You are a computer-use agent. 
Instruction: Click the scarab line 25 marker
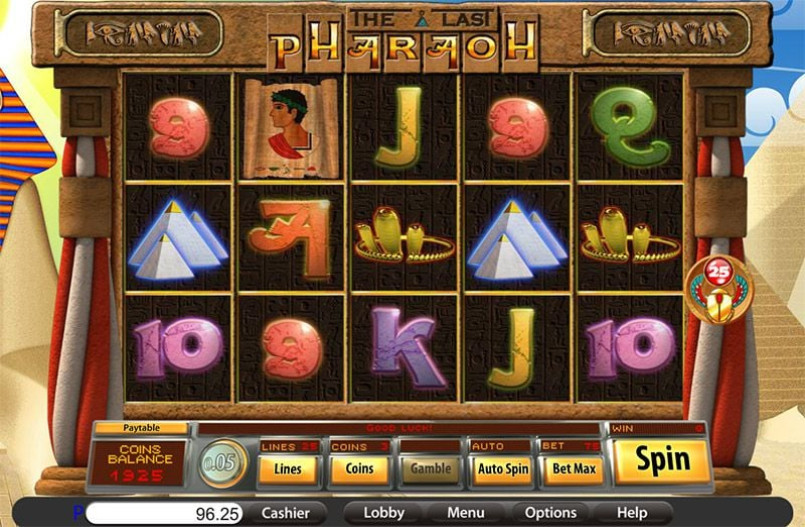click(718, 288)
